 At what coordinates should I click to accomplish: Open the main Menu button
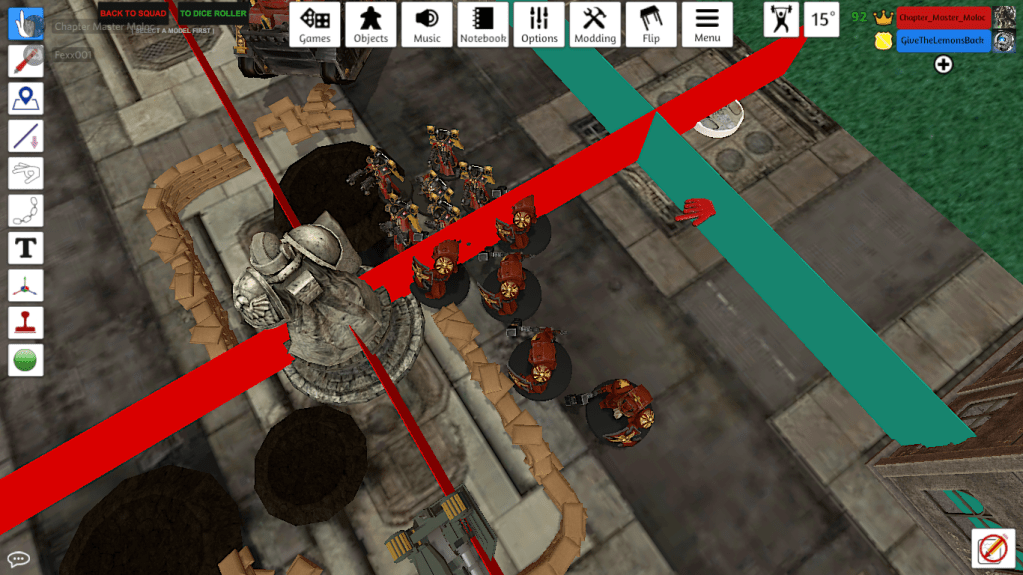tap(707, 25)
